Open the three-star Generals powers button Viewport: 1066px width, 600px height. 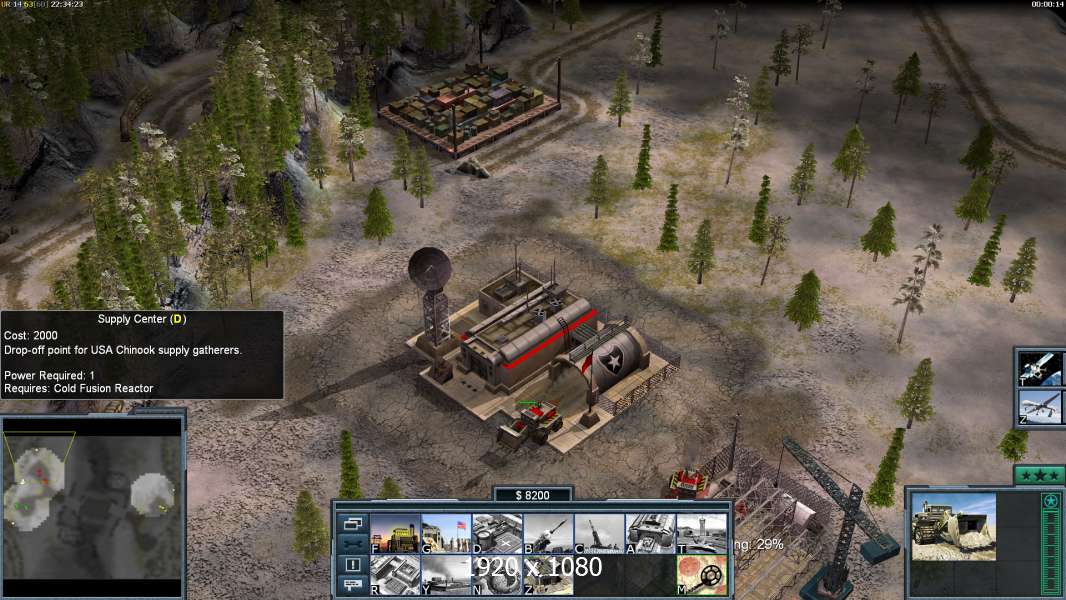click(x=1039, y=476)
